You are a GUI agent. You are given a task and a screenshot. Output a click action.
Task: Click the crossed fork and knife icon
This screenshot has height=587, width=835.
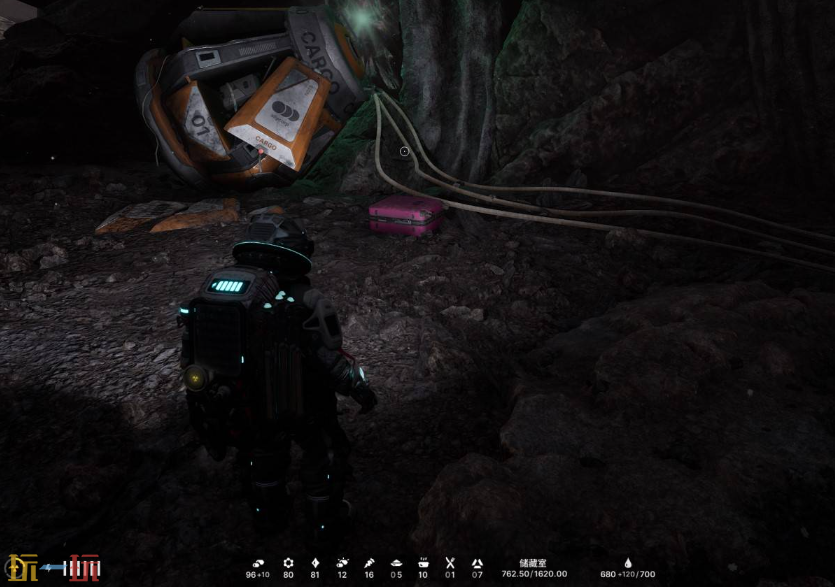[450, 563]
